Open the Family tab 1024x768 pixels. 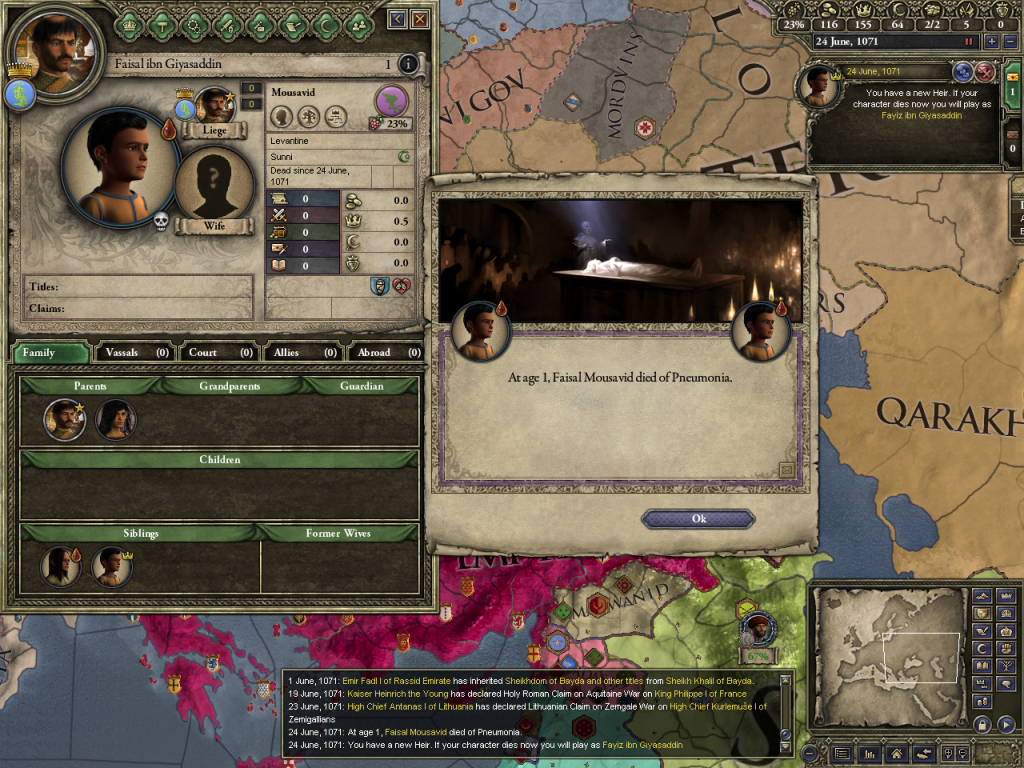pos(48,352)
